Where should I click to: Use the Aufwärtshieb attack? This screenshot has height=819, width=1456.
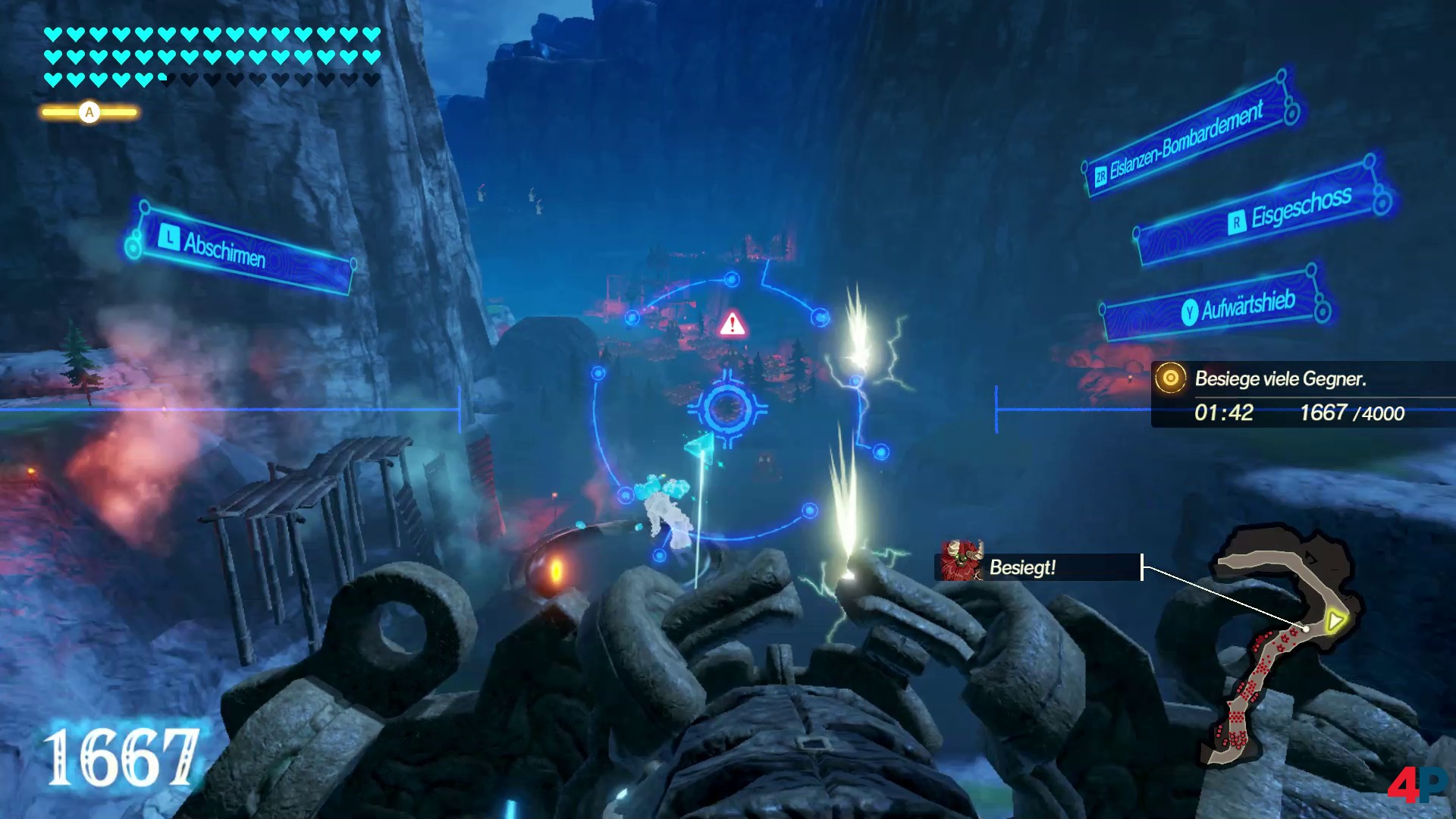(1215, 306)
